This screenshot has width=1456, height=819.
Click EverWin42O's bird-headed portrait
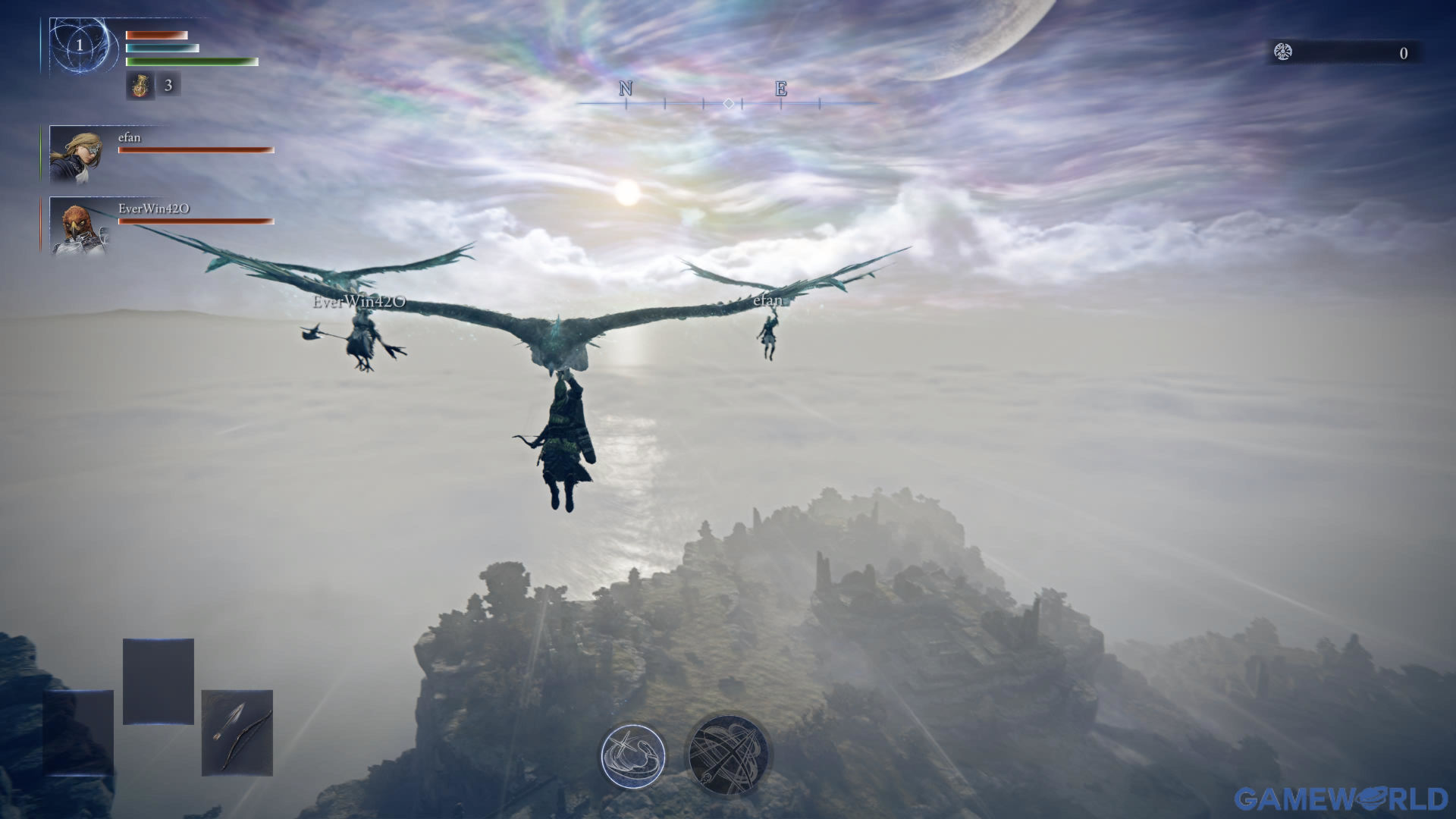78,226
